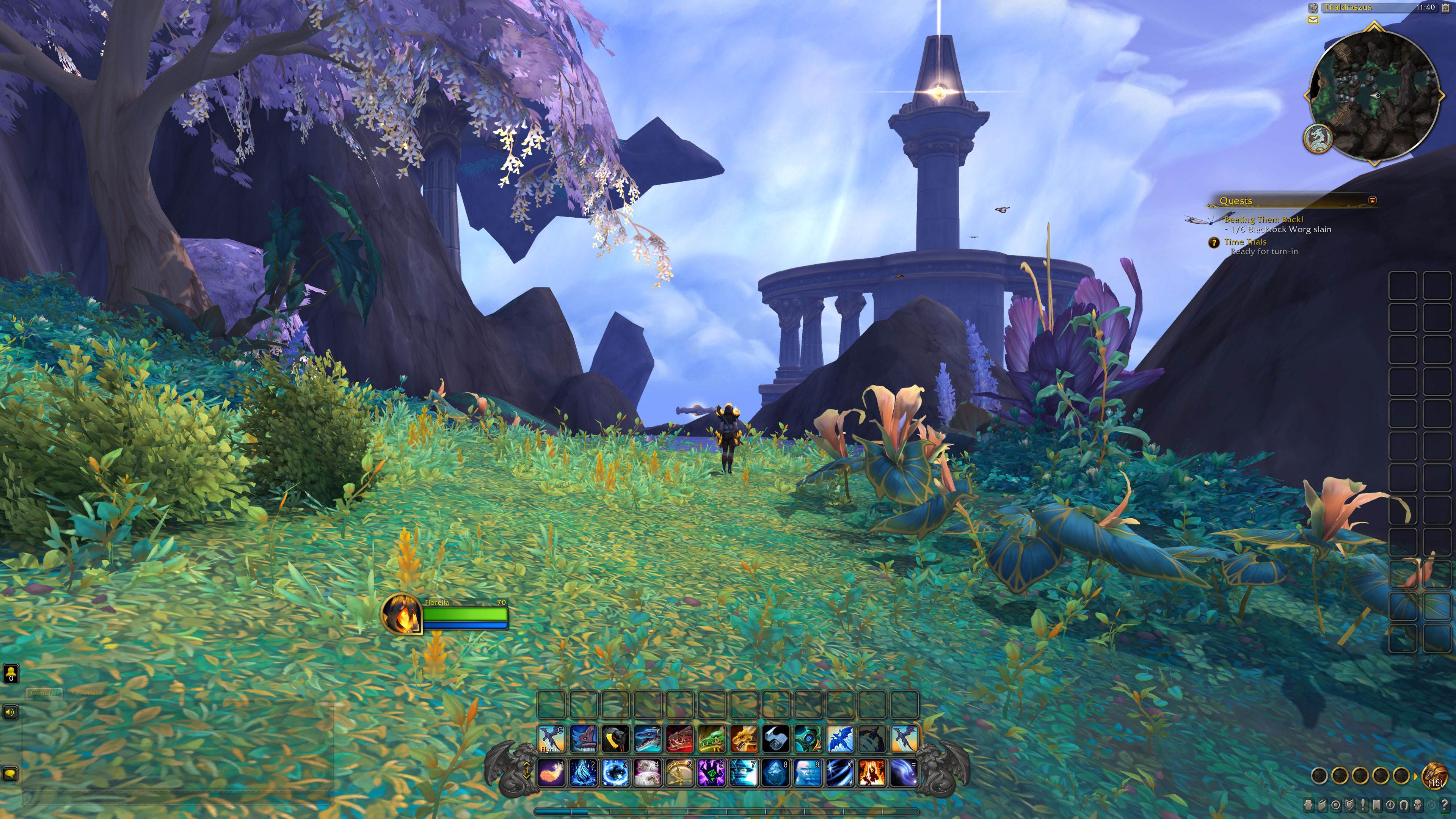Toggle the minimap tracking button
This screenshot has height=819, width=1456.
[1313, 8]
